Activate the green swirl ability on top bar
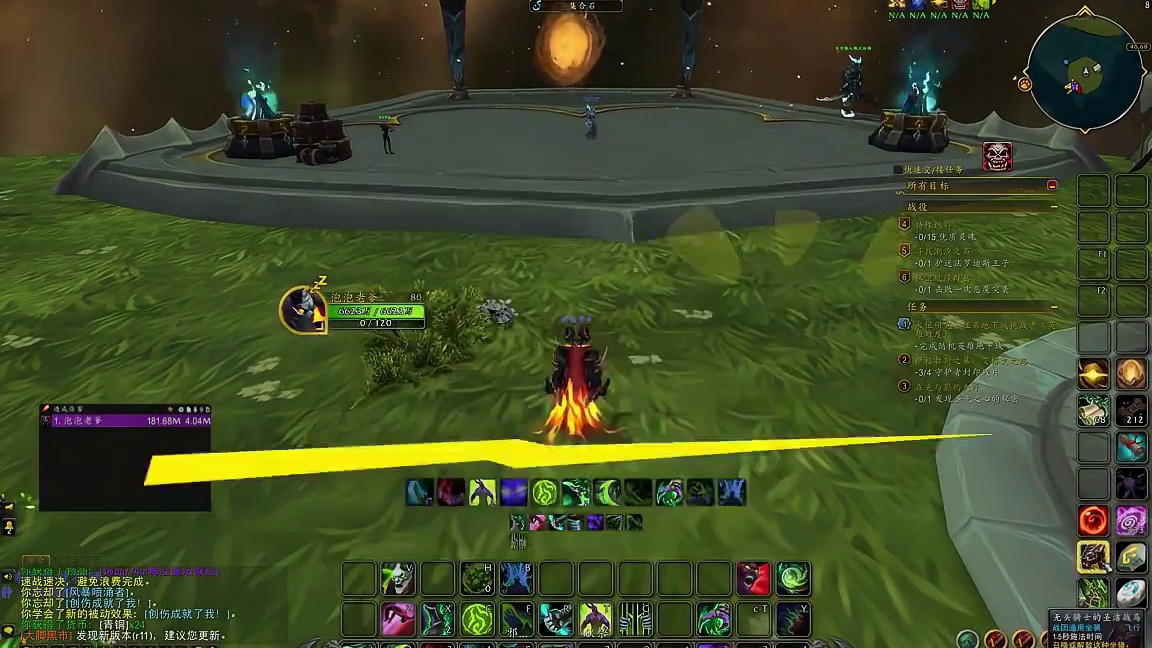1152x648 pixels. pos(793,579)
